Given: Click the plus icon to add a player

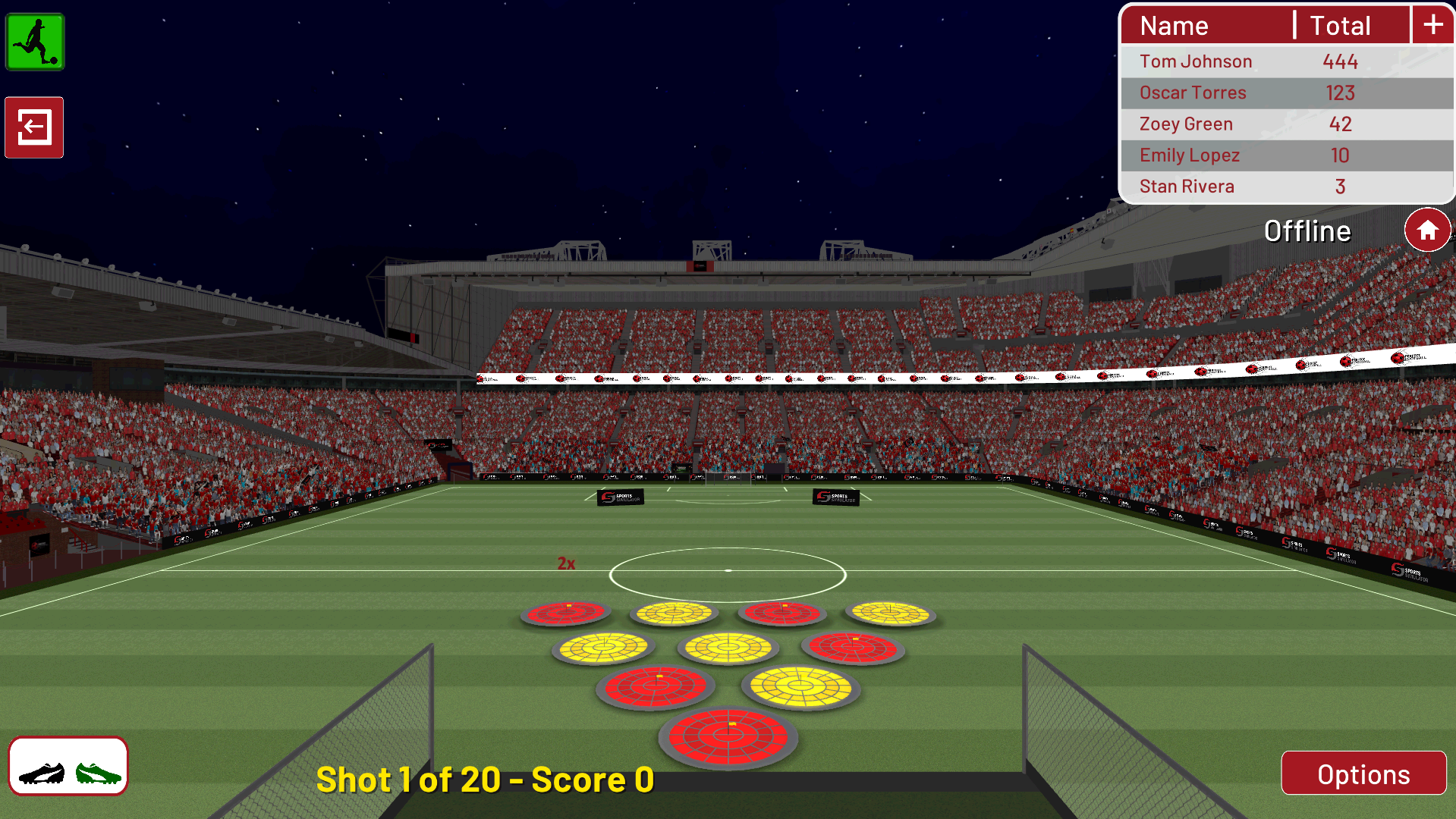Looking at the screenshot, I should tap(1432, 24).
